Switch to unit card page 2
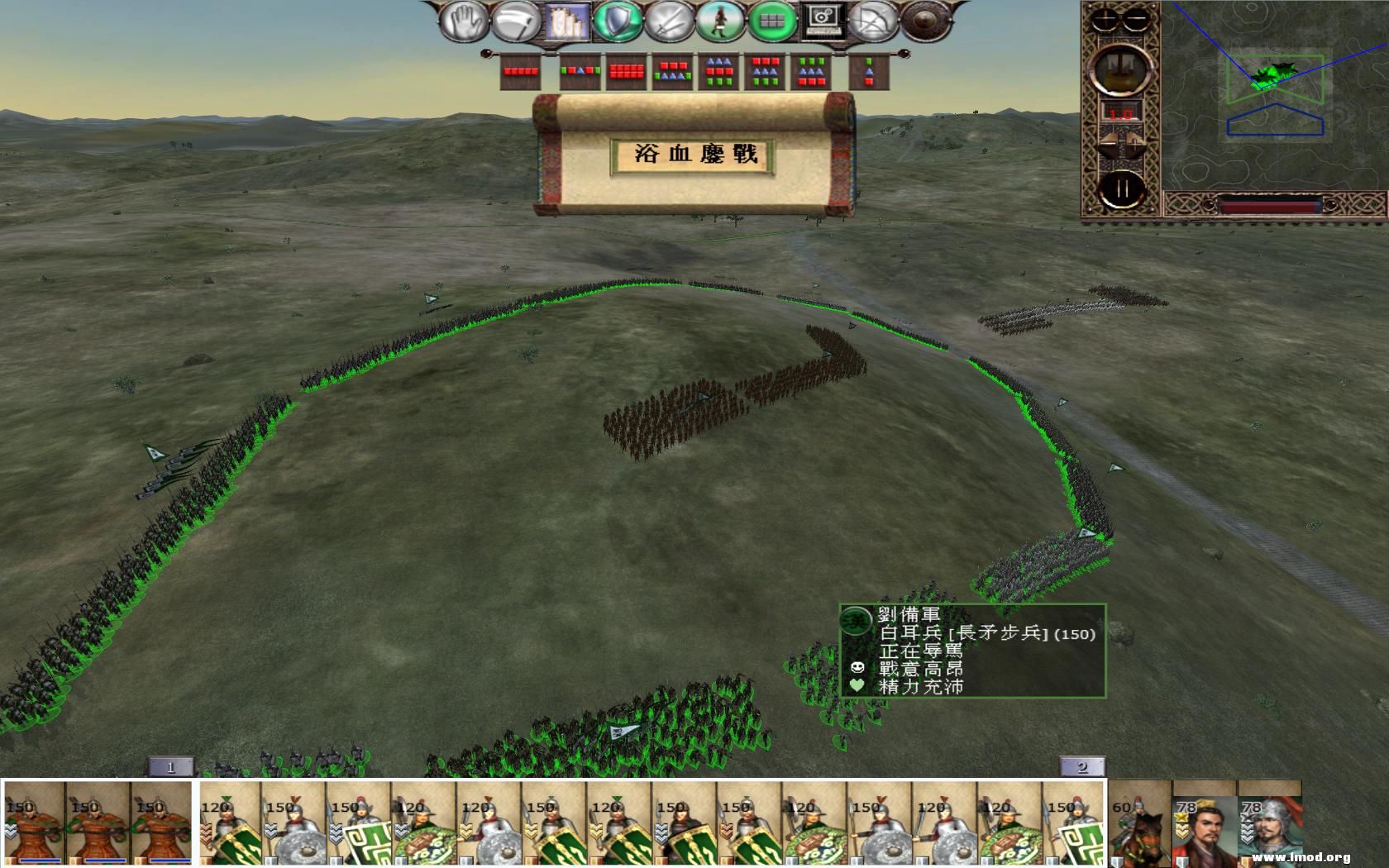Screen dimensions: 1389x868 pos(1083,767)
